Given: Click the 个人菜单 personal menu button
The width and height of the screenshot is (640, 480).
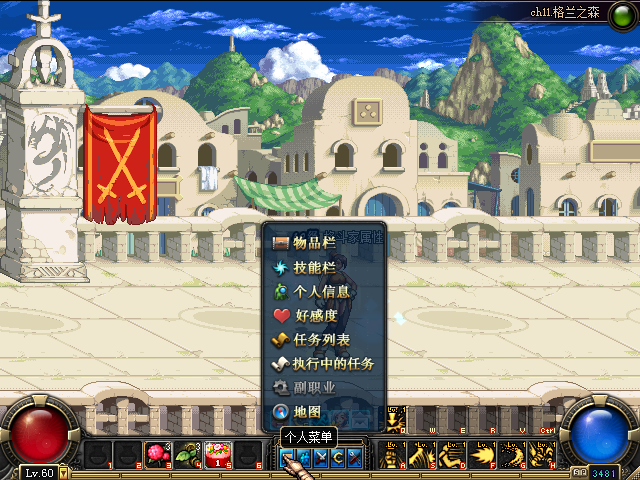Looking at the screenshot, I should (x=288, y=457).
